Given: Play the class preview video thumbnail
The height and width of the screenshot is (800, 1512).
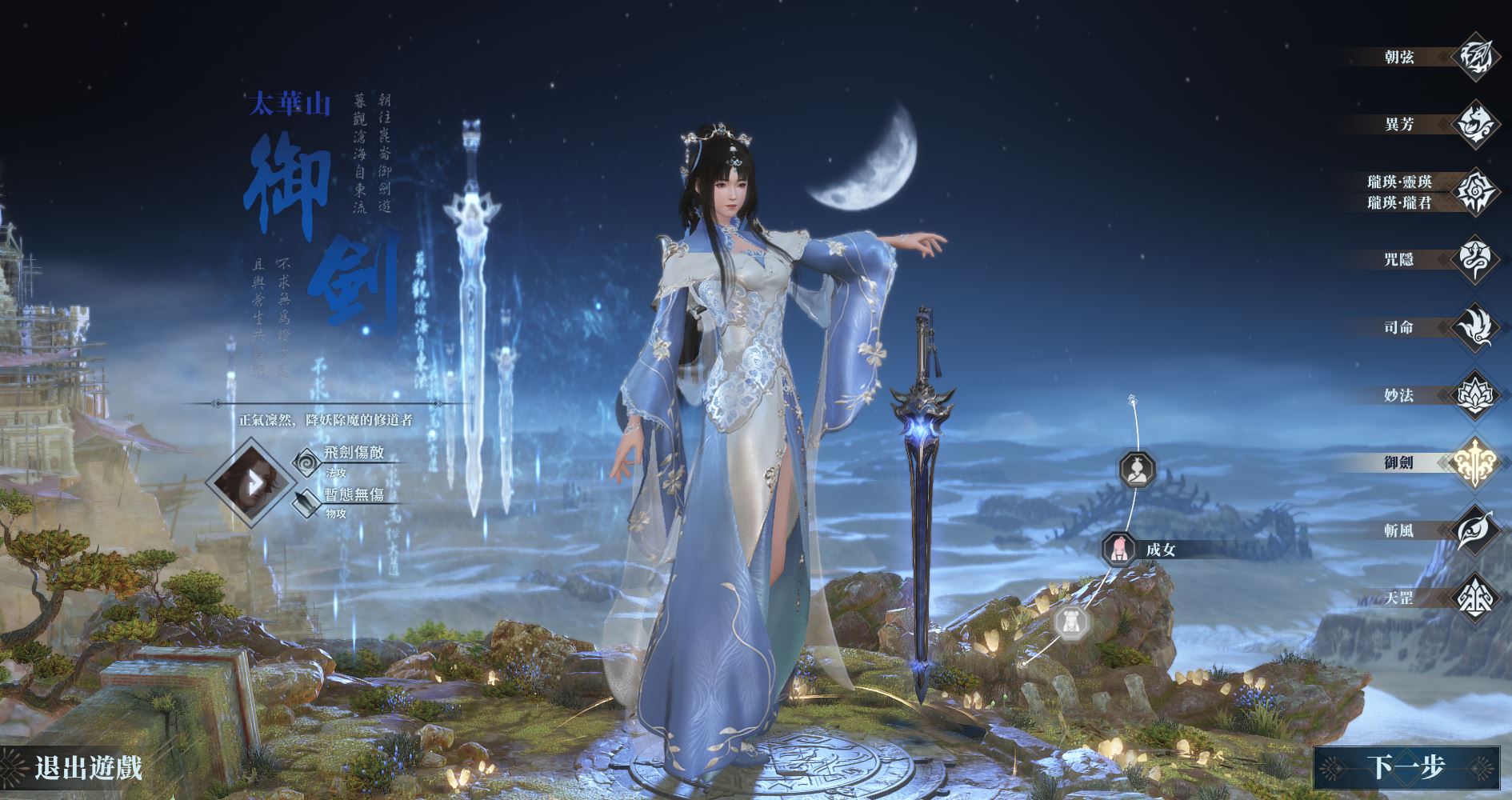Looking at the screenshot, I should click(x=248, y=482).
